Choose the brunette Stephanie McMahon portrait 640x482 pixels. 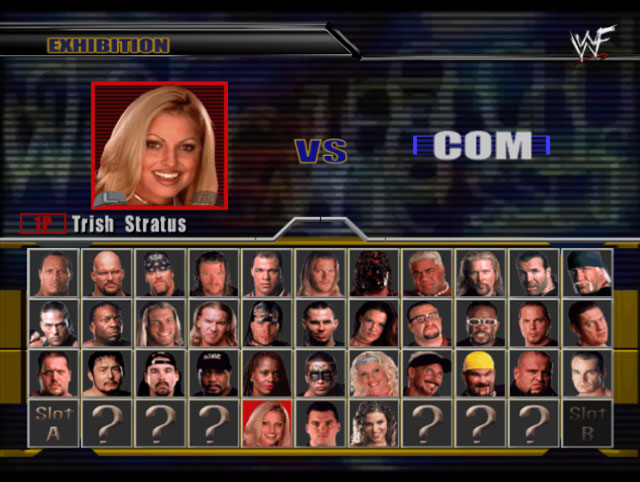tap(373, 423)
